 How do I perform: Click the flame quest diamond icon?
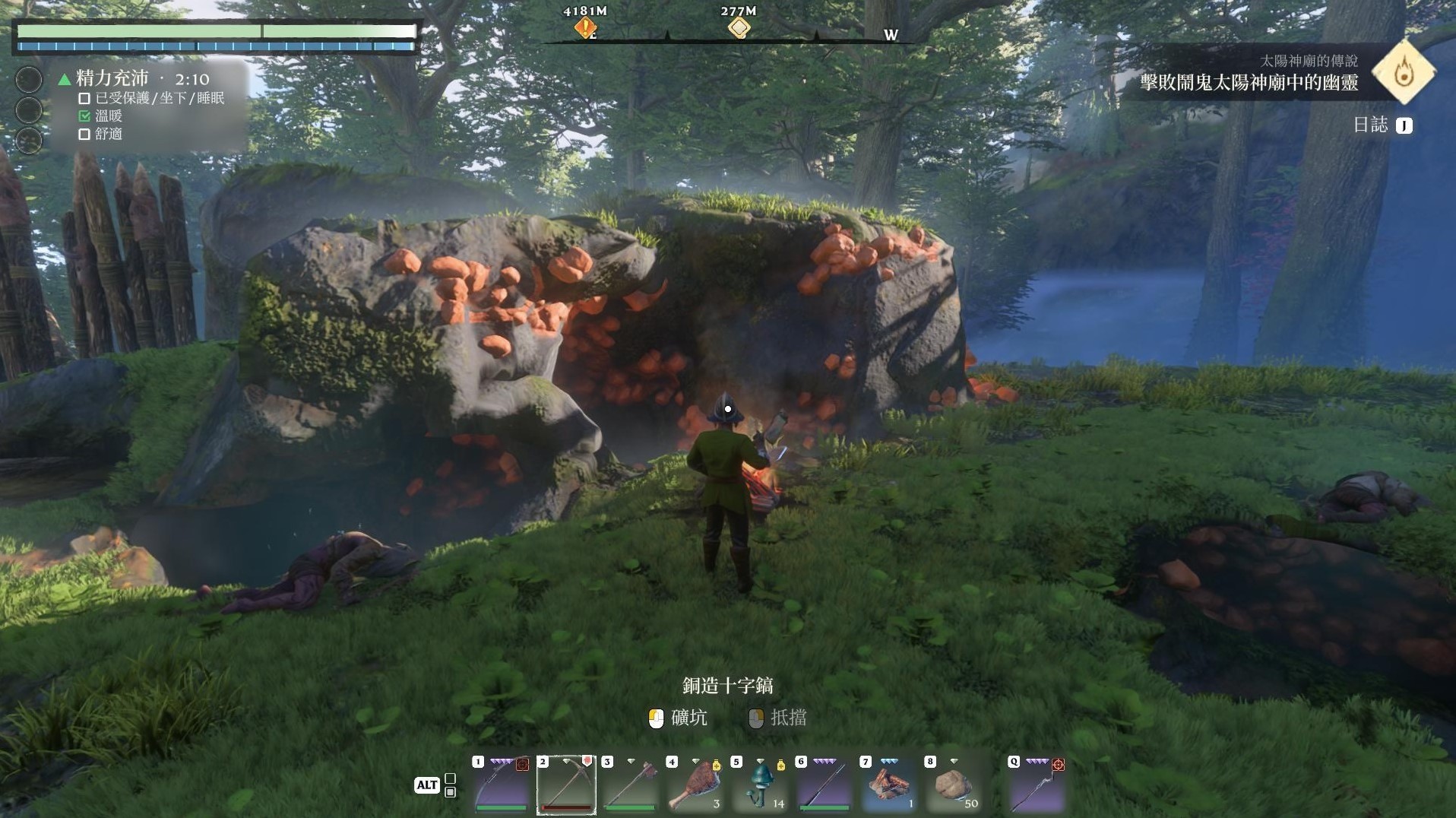1404,71
